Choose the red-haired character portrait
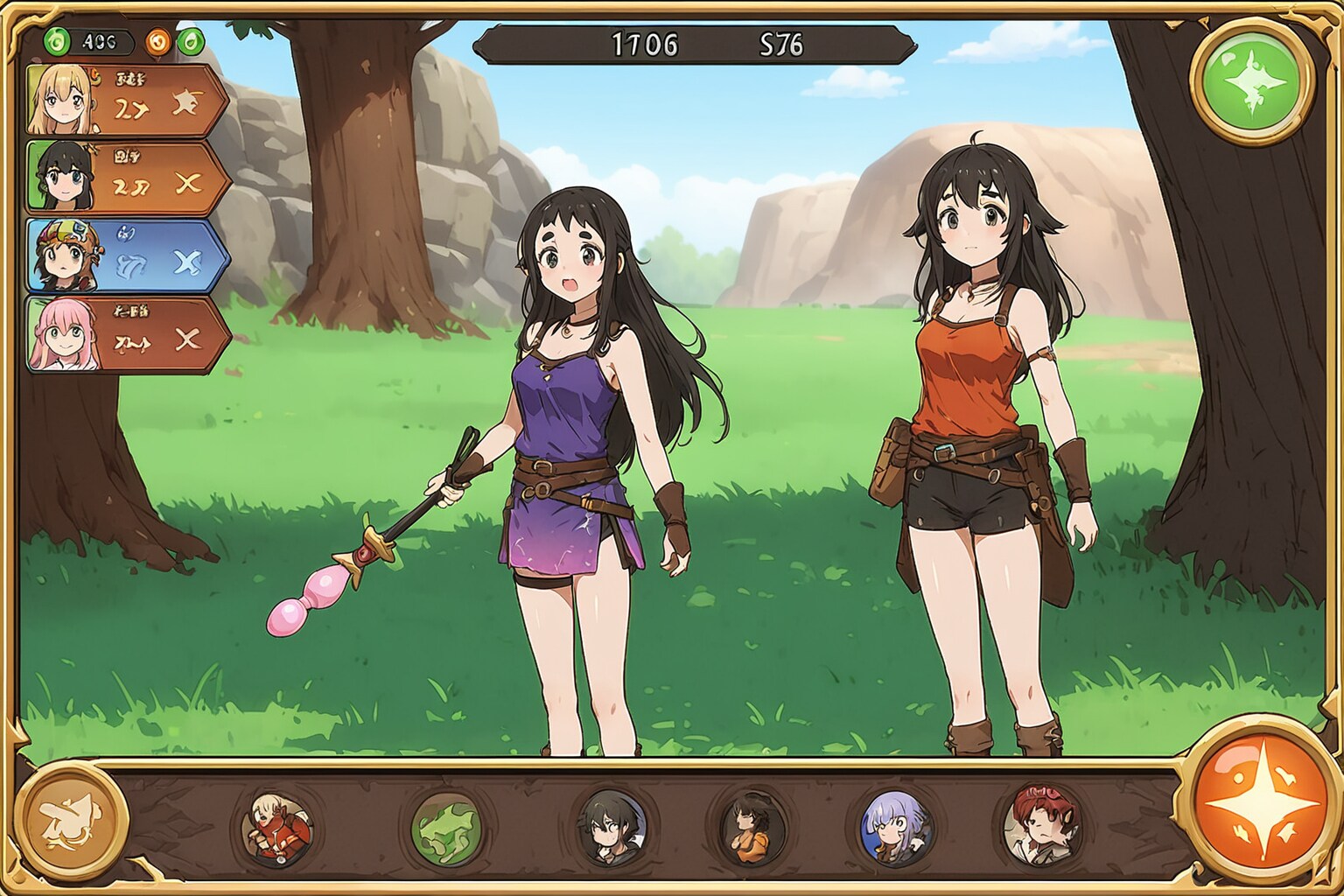 point(1041,825)
